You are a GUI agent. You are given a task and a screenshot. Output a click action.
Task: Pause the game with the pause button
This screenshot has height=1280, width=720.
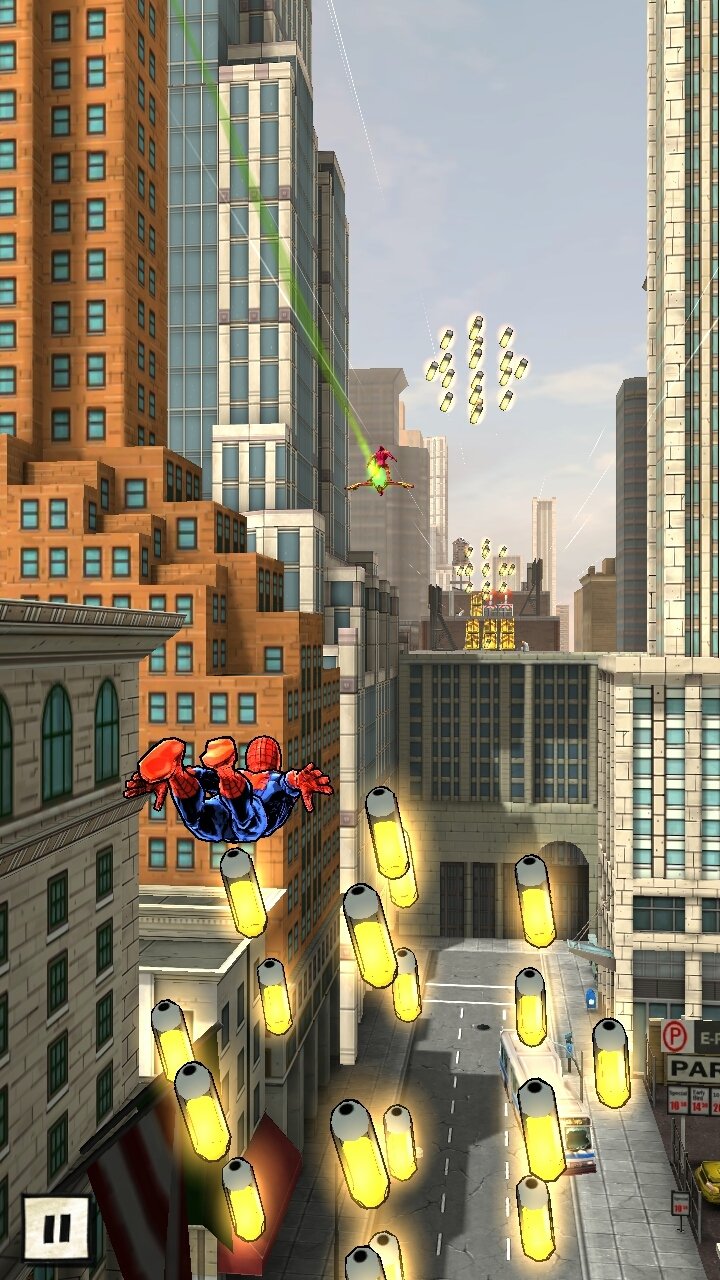pyautogui.click(x=56, y=1227)
